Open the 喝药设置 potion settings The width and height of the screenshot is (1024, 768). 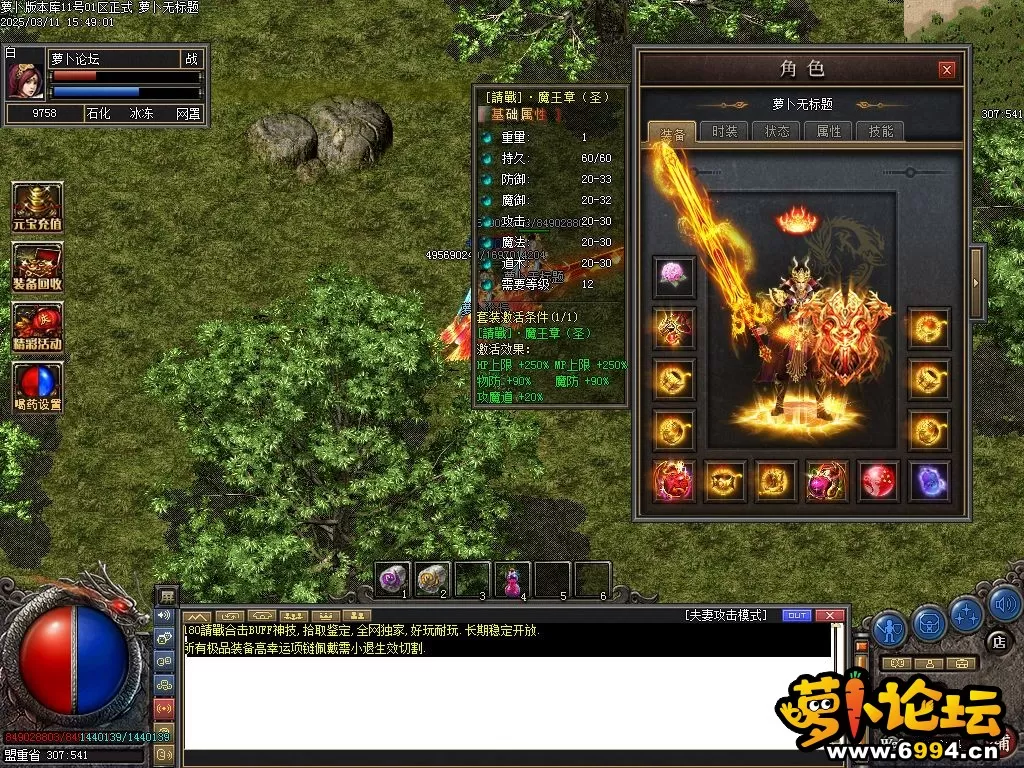point(37,388)
